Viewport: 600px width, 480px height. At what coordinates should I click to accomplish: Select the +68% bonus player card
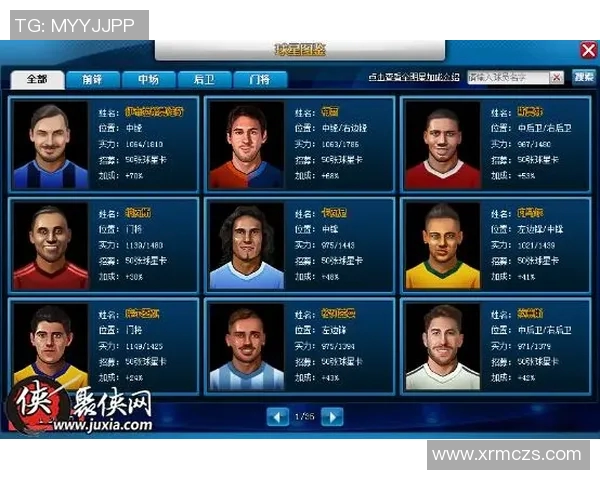(299, 145)
